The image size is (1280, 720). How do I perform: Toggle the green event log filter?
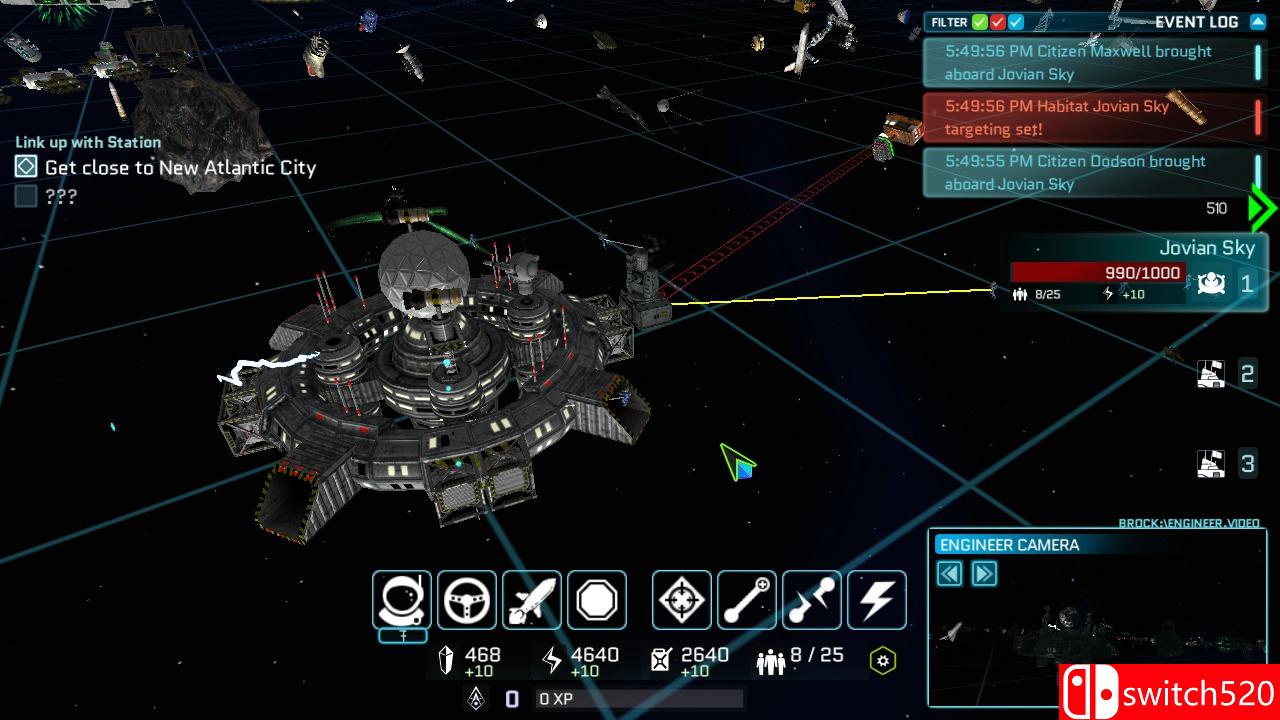[x=981, y=22]
